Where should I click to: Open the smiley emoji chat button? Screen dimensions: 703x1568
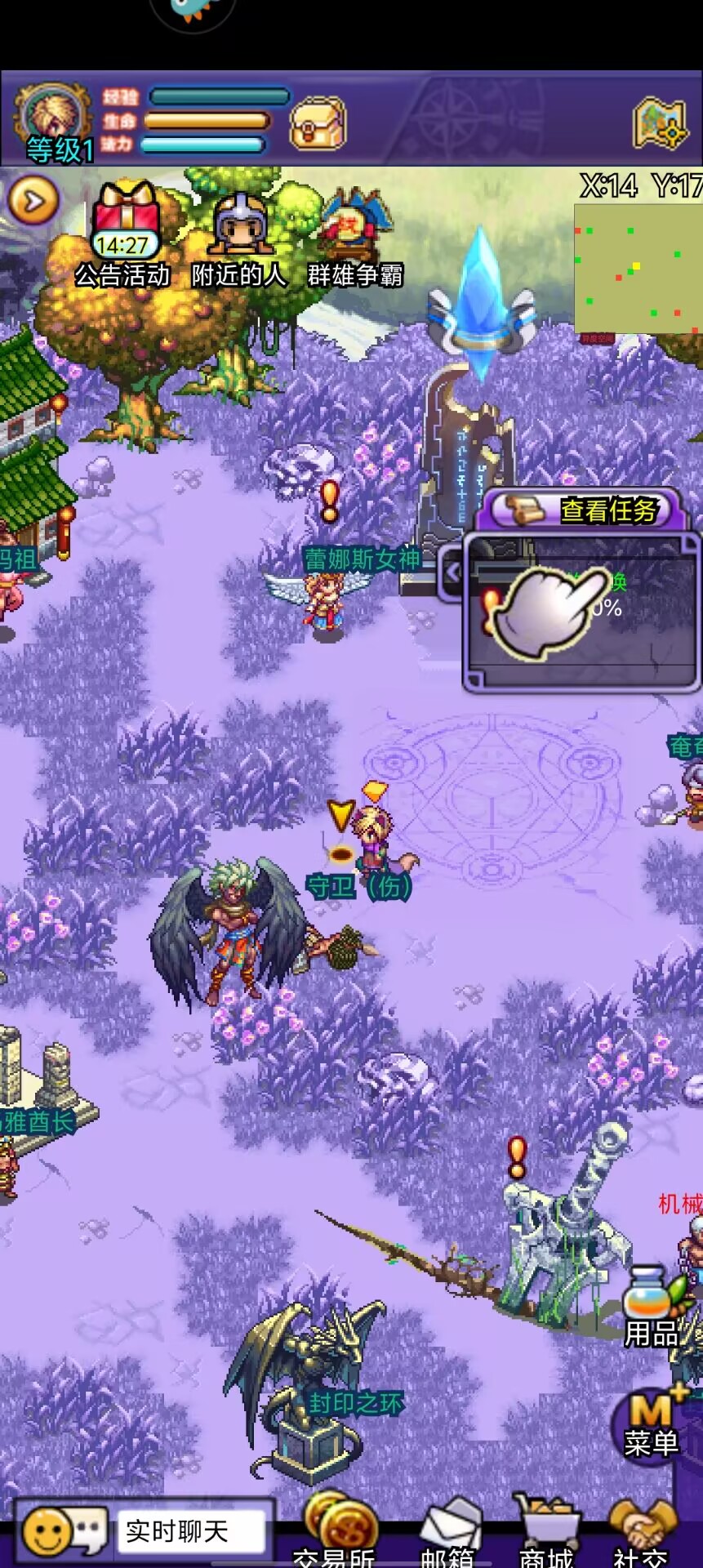click(x=62, y=1532)
